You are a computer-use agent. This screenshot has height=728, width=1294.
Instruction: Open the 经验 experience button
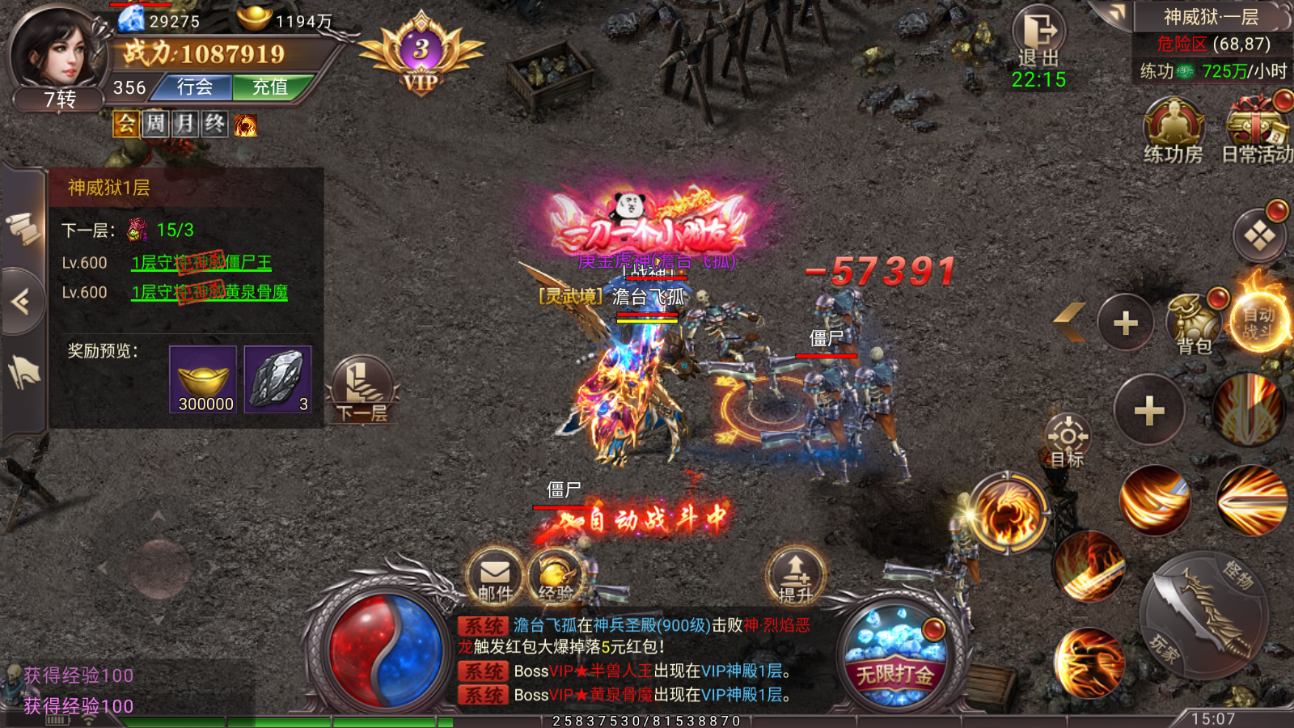coord(557,577)
